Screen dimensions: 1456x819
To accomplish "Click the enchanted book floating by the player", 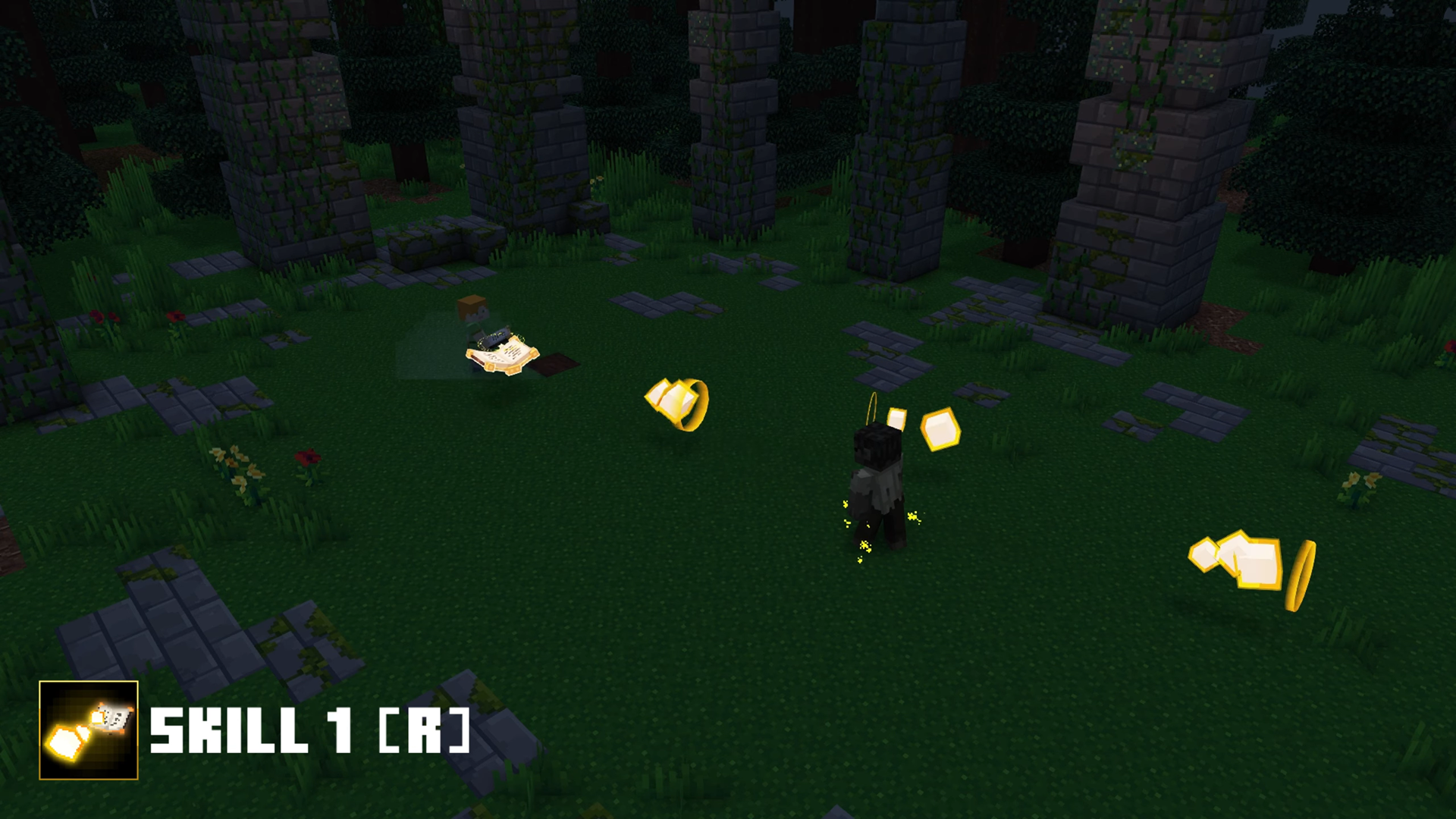I will (504, 356).
